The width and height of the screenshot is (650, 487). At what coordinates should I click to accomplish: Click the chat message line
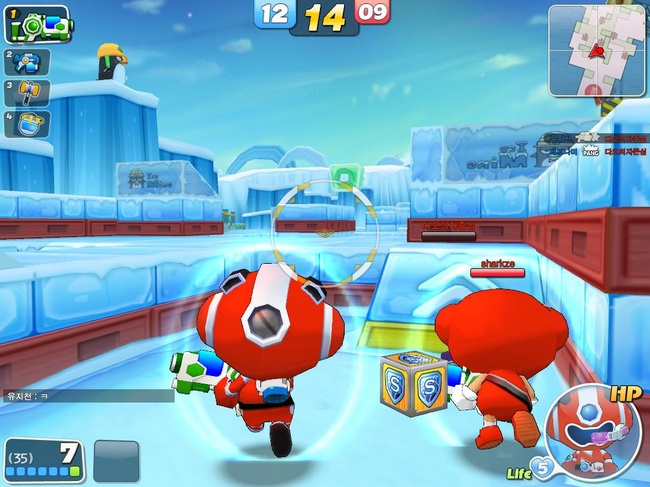coord(88,396)
